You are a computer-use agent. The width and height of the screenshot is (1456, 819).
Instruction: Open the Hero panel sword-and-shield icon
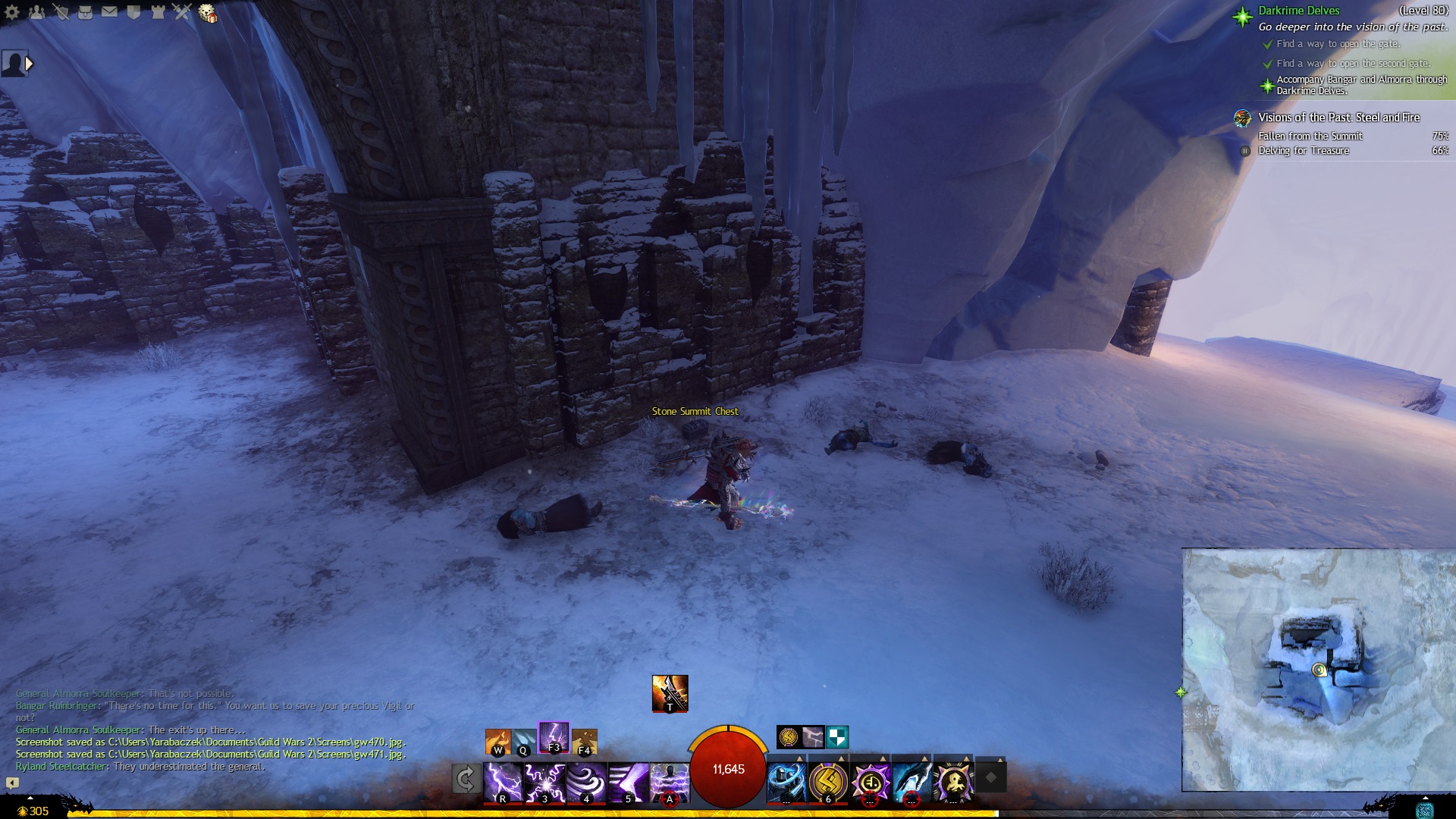tap(61, 12)
